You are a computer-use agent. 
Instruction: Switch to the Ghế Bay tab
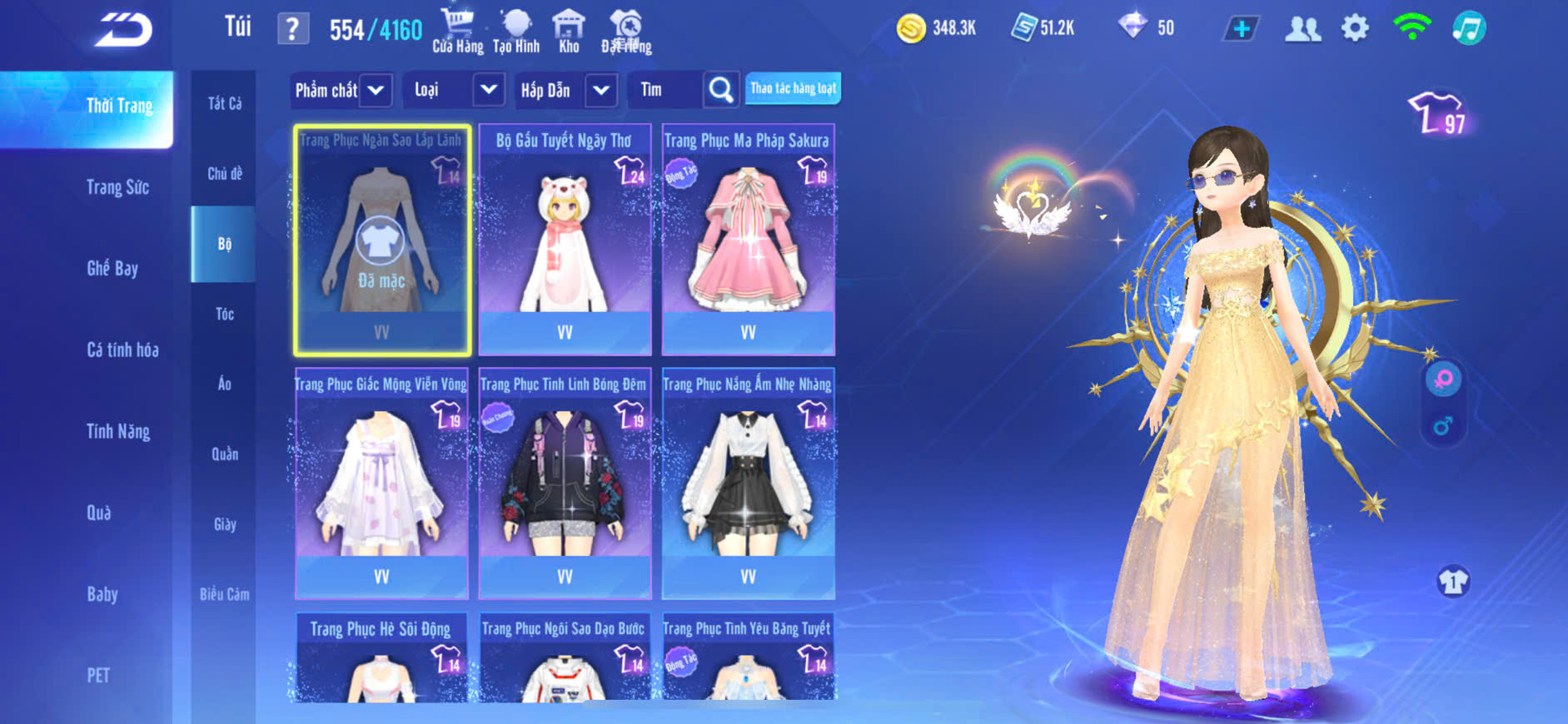tap(112, 268)
